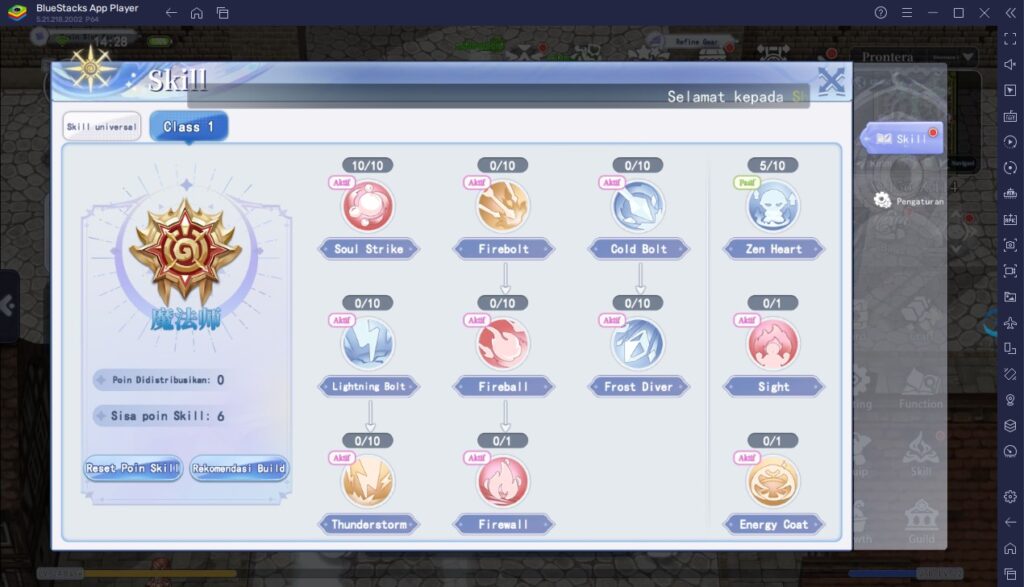Pick the Cold Bolt skill icon
This screenshot has height=587, width=1024.
(x=638, y=205)
